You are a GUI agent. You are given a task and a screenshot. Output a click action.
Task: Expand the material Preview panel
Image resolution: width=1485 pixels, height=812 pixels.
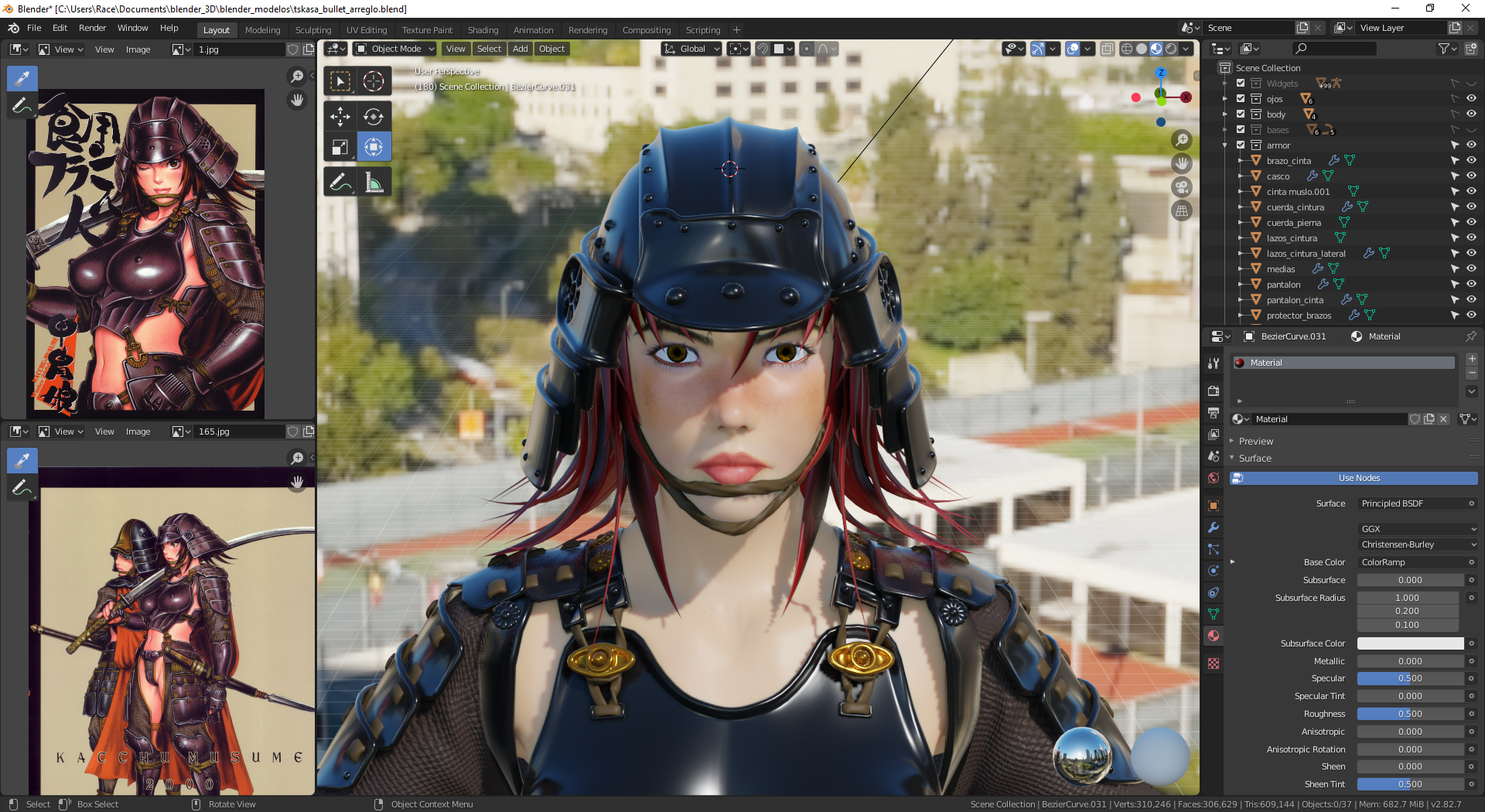1255,441
